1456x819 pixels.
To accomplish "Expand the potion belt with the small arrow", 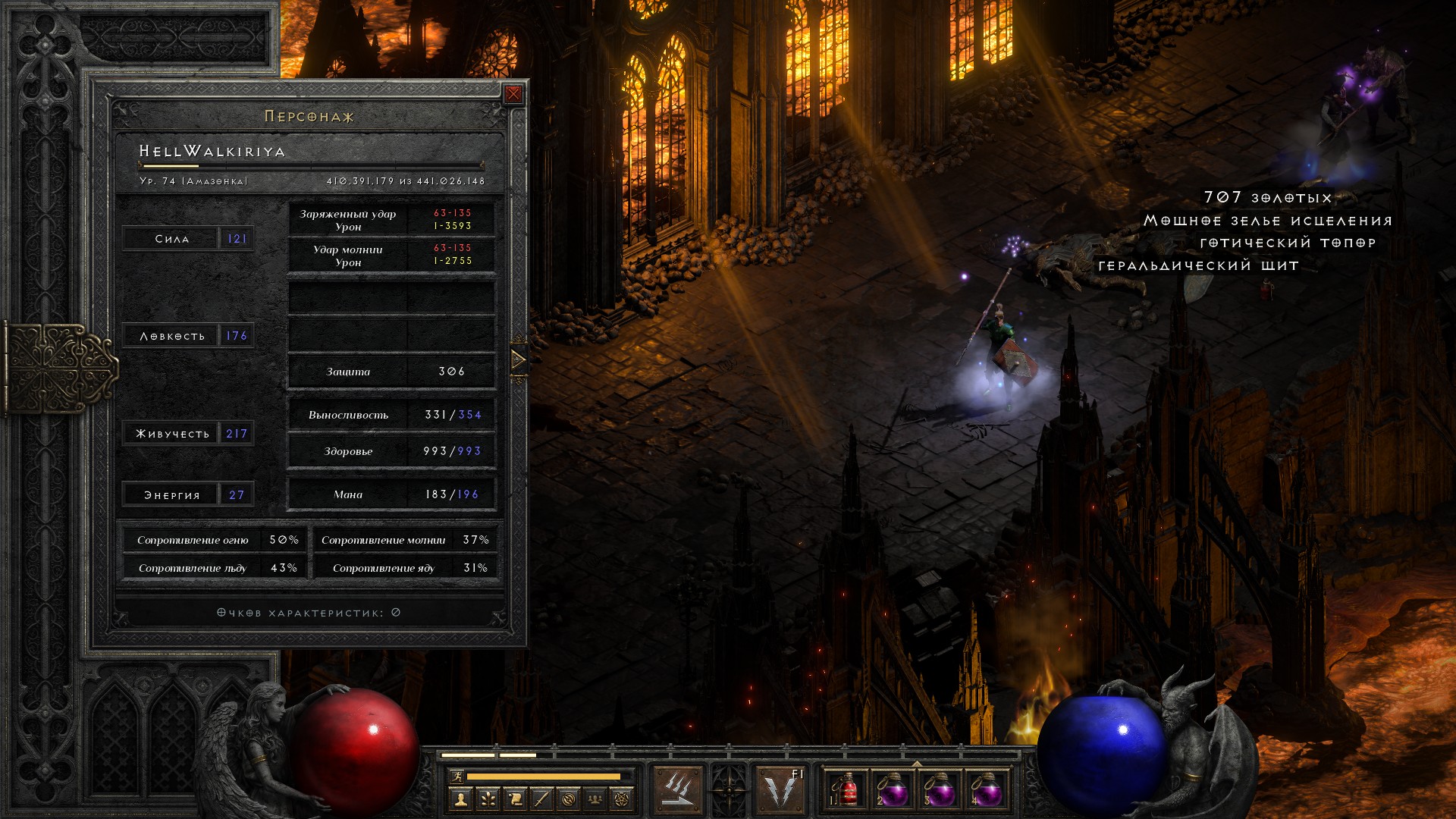I will 917,764.
